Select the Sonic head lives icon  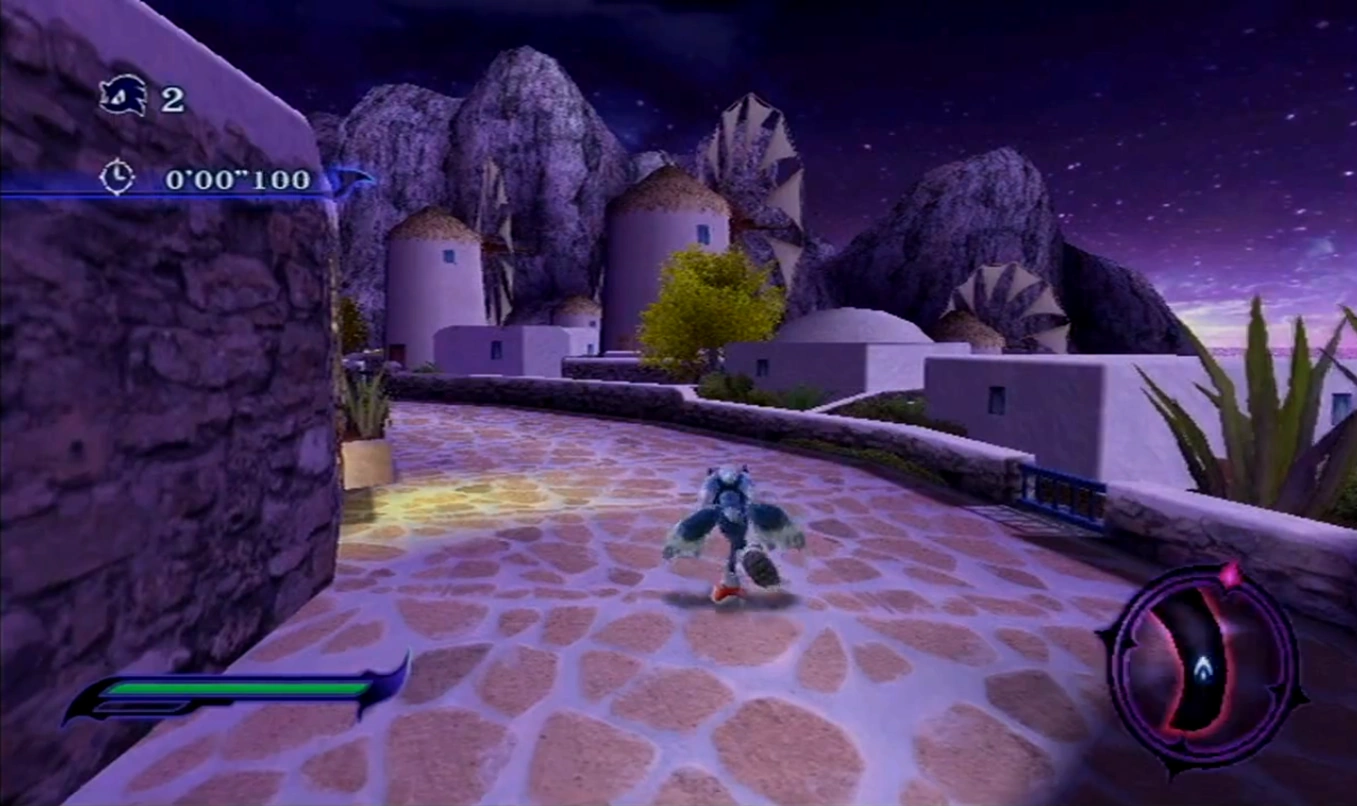coord(124,97)
